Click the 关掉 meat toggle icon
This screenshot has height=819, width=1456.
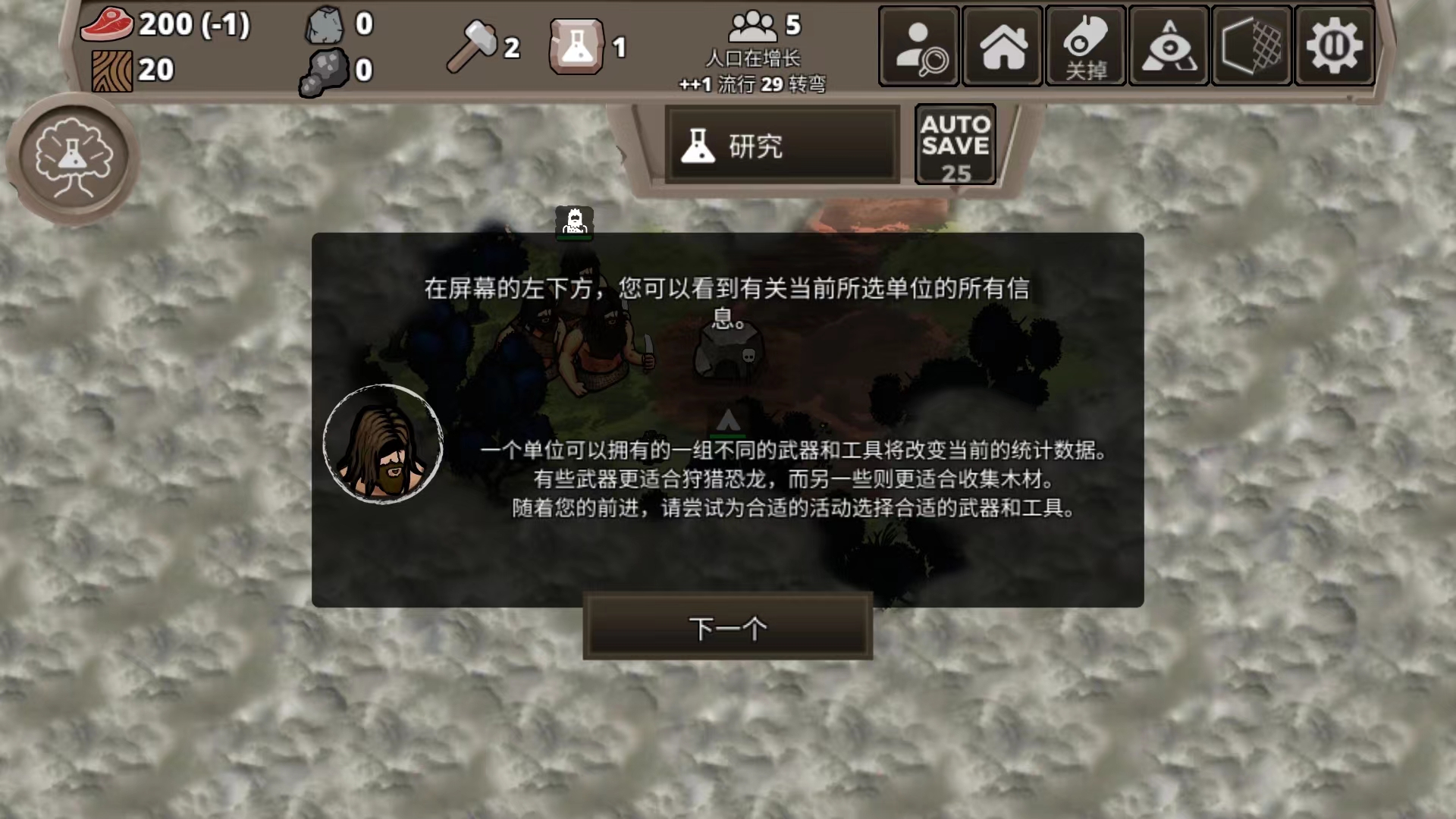[x=1084, y=45]
